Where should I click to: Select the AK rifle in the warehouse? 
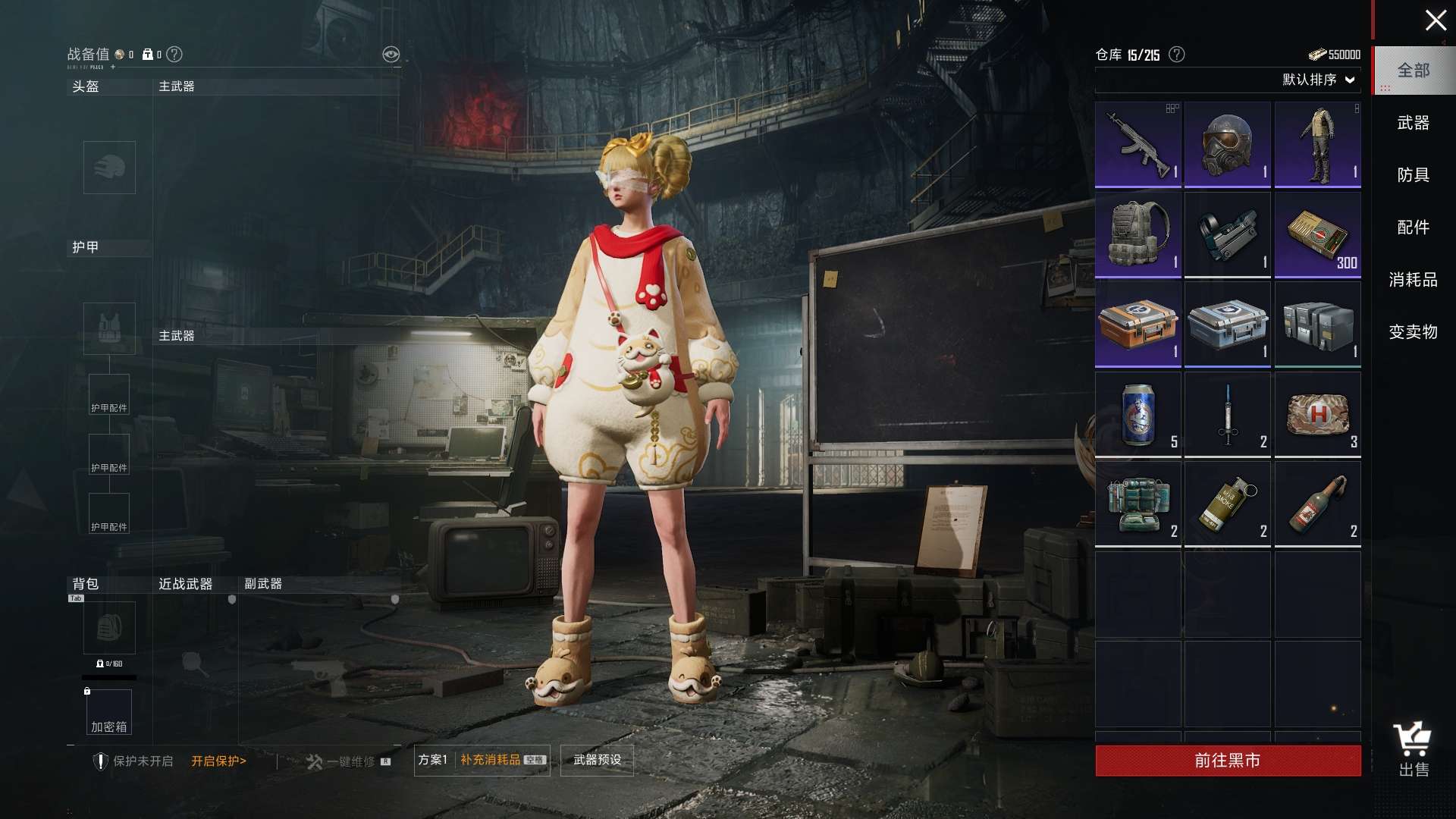[1137, 145]
